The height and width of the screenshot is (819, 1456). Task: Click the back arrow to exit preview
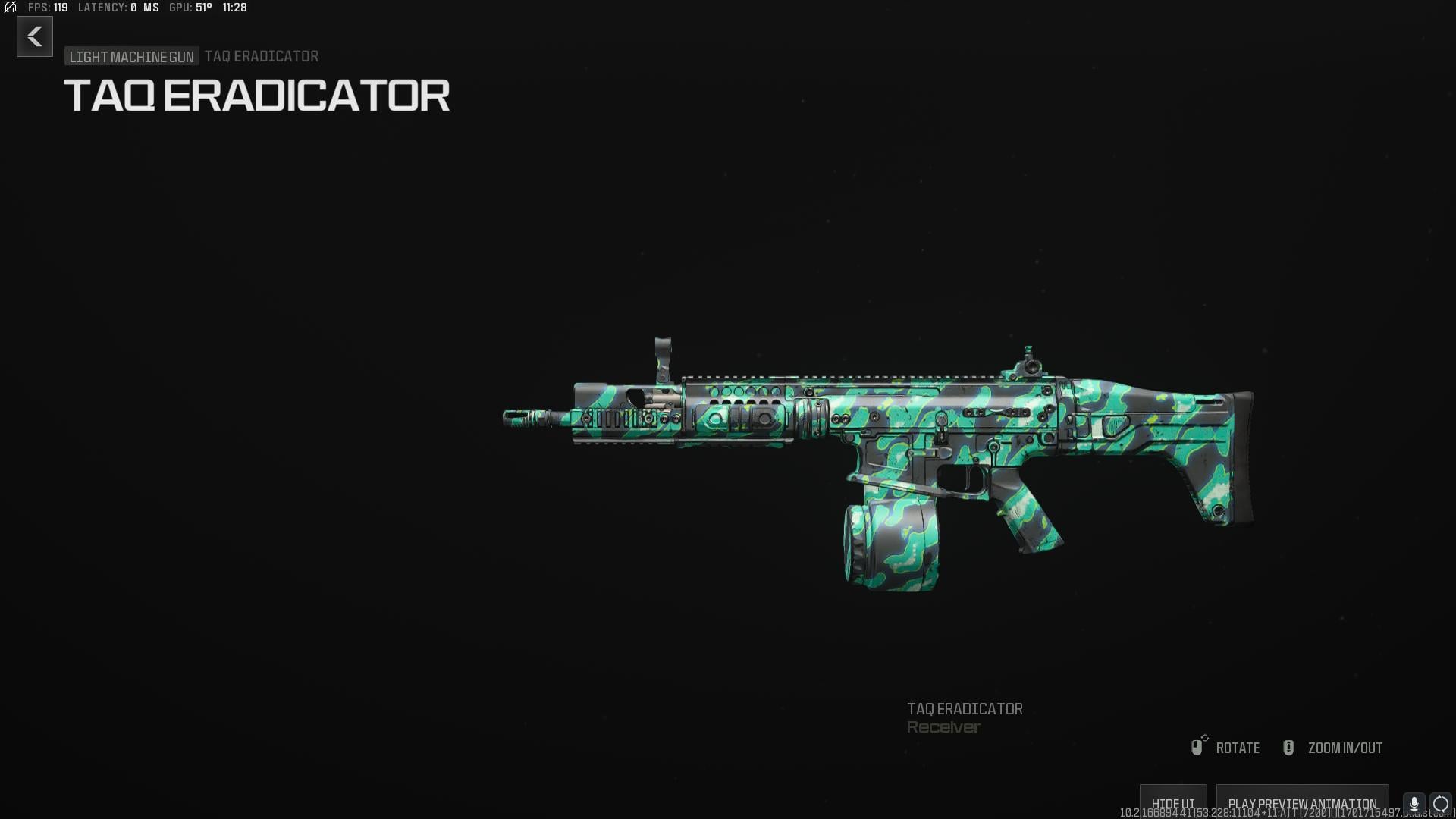[x=34, y=36]
